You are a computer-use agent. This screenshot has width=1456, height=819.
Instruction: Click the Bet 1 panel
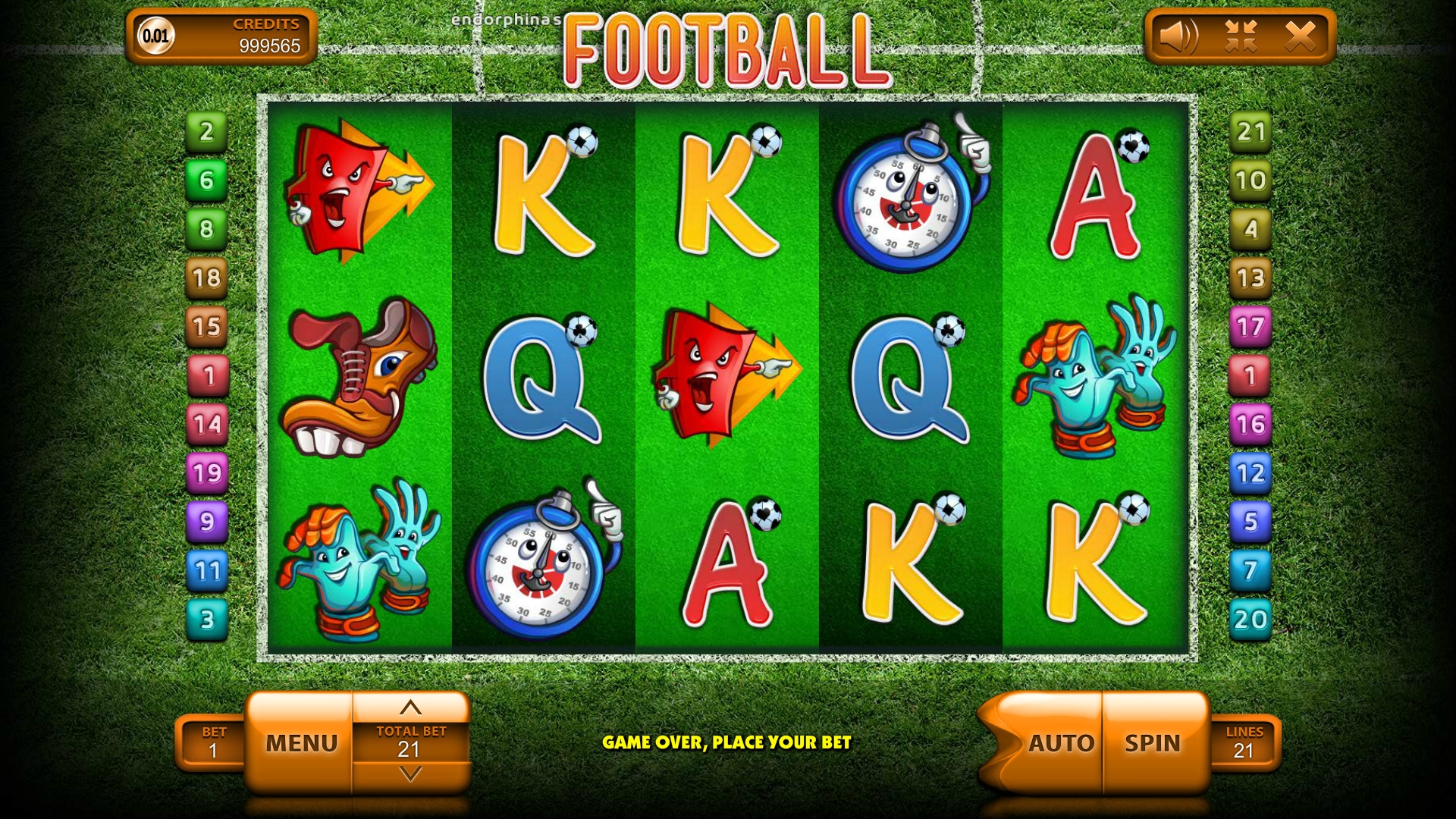pyautogui.click(x=213, y=742)
